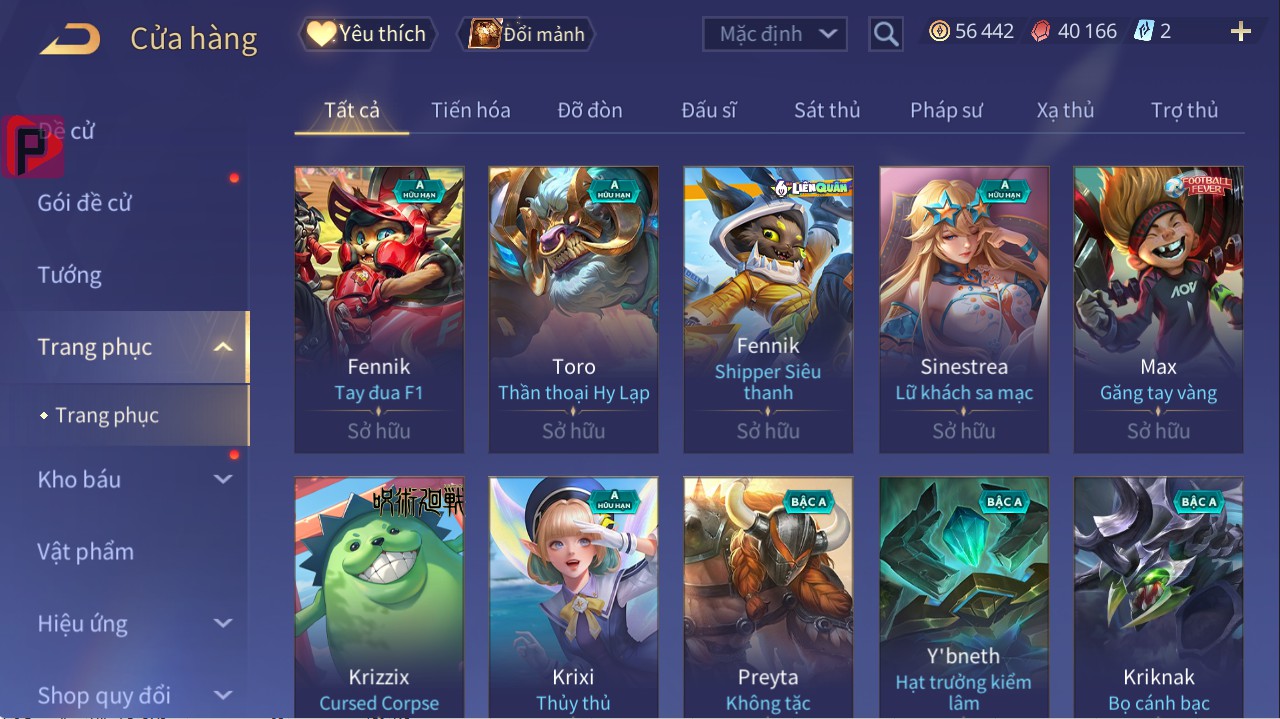Viewport: 1280px width, 719px height.
Task: Open the Vật phẩm section
Action: click(x=86, y=552)
